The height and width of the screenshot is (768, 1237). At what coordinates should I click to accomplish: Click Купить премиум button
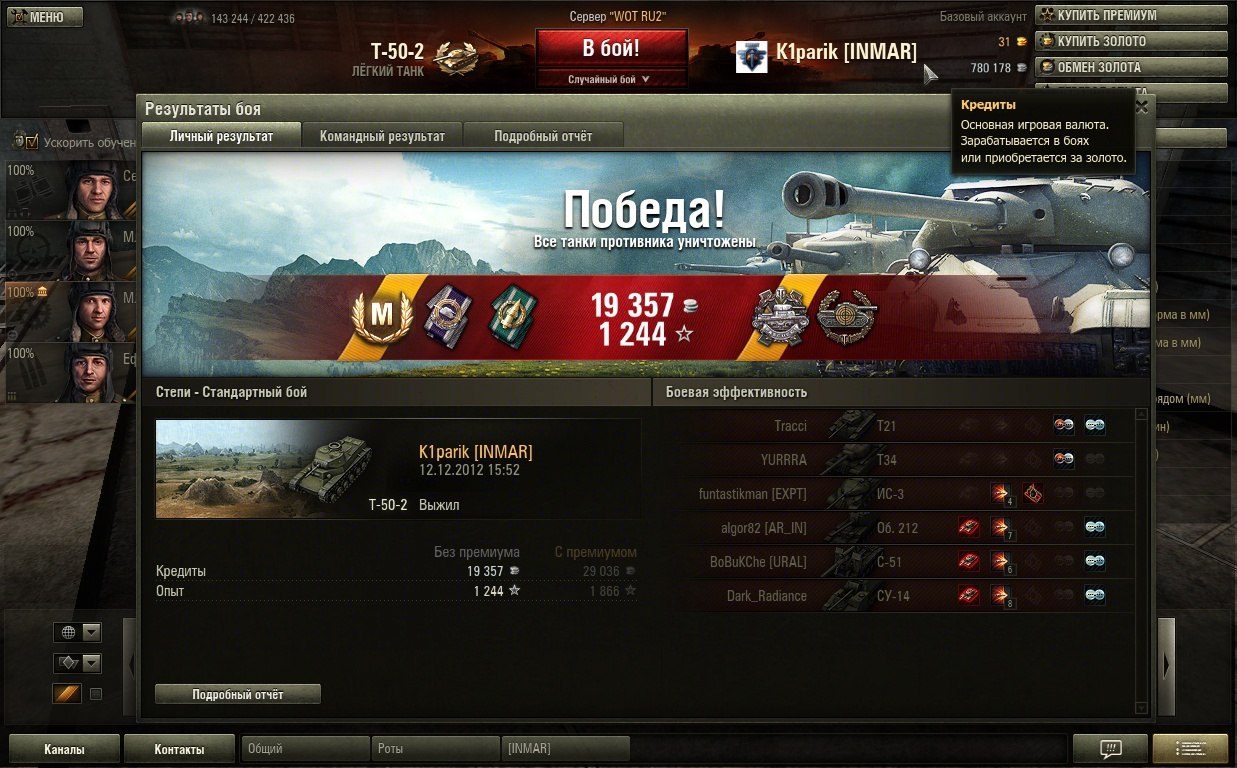coord(1130,15)
